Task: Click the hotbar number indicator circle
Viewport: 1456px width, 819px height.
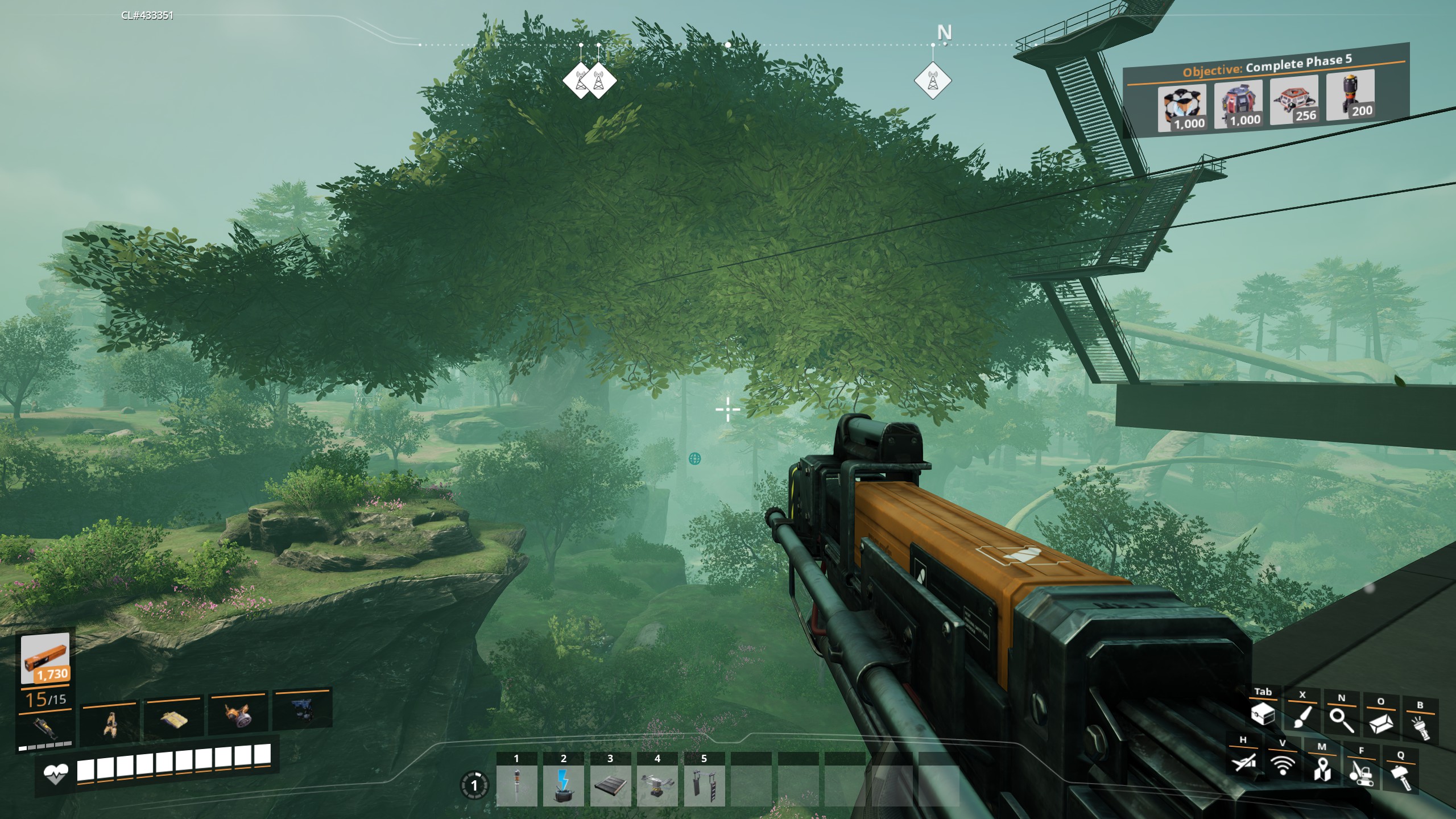Action: pyautogui.click(x=474, y=786)
